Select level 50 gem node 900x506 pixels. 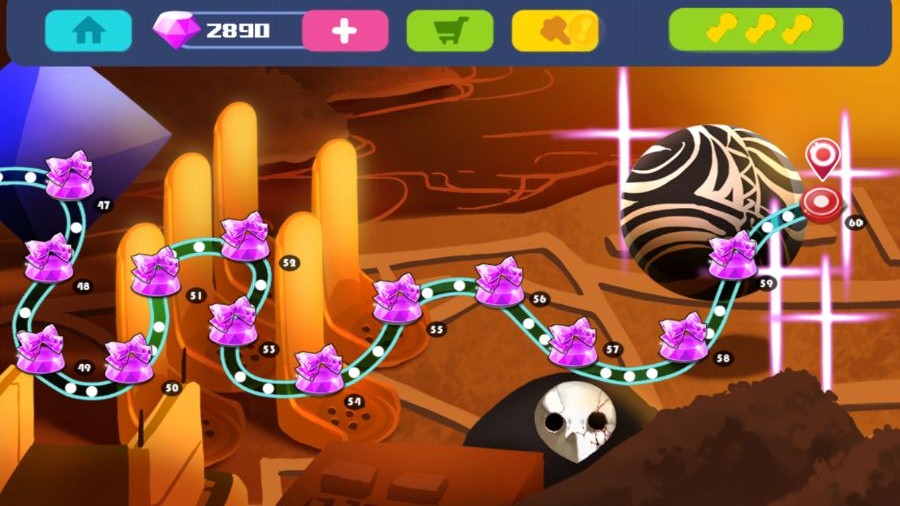[129, 359]
